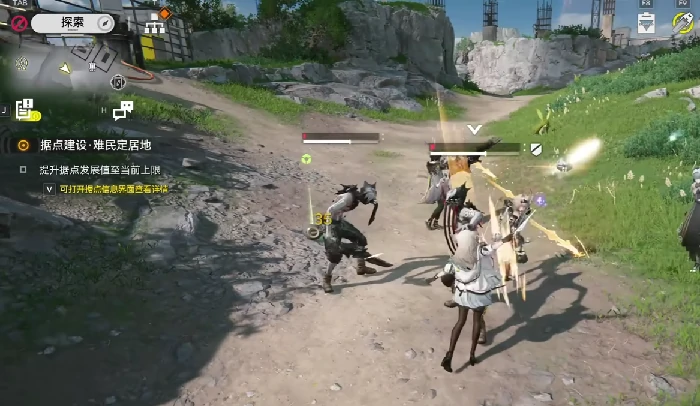700x406 pixels.
Task: Click the red no-entry icon beside 探索
Action: tap(19, 22)
